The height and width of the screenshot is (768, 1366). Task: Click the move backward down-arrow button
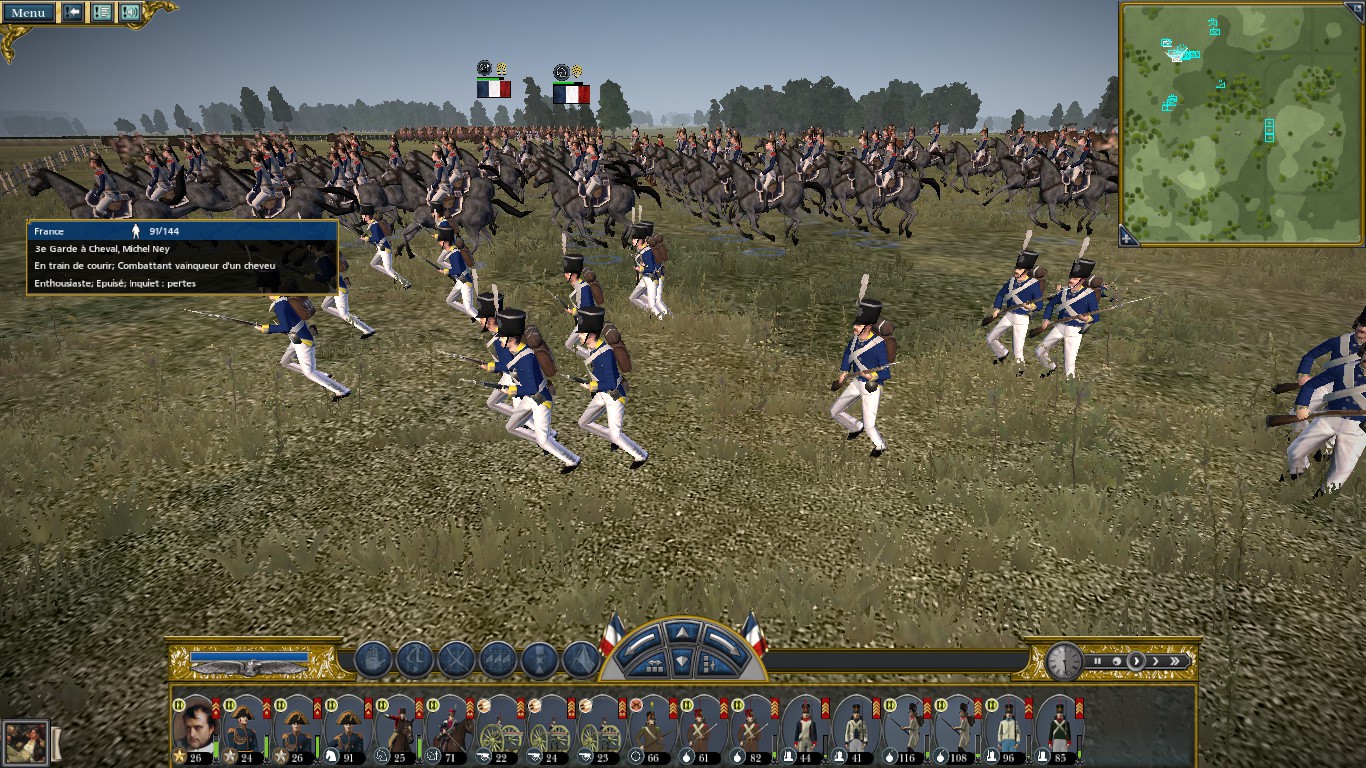click(x=681, y=662)
